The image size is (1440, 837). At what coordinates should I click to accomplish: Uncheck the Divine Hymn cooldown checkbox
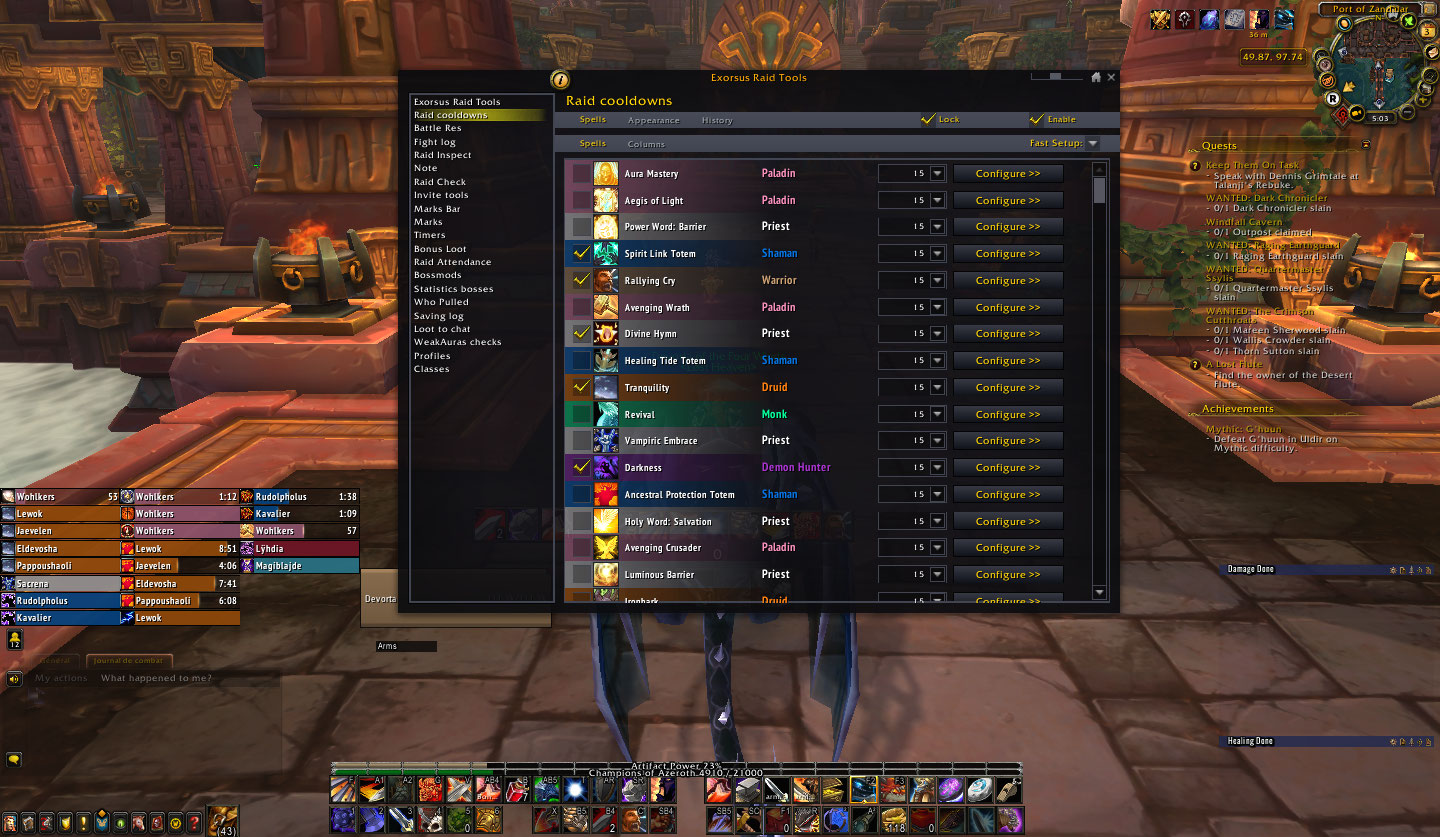[x=581, y=333]
